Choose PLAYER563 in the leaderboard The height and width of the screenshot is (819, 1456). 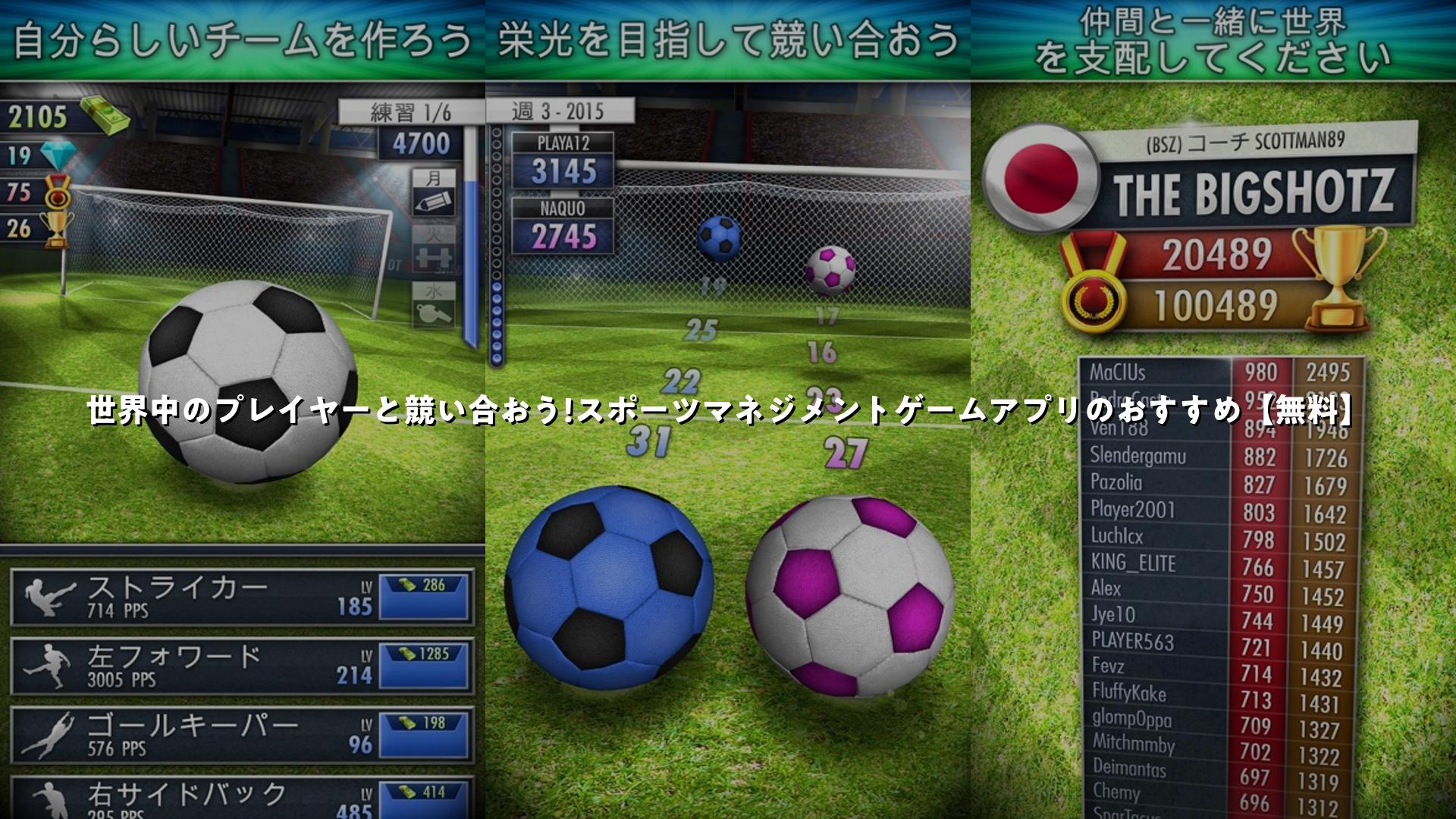pyautogui.click(x=1153, y=642)
